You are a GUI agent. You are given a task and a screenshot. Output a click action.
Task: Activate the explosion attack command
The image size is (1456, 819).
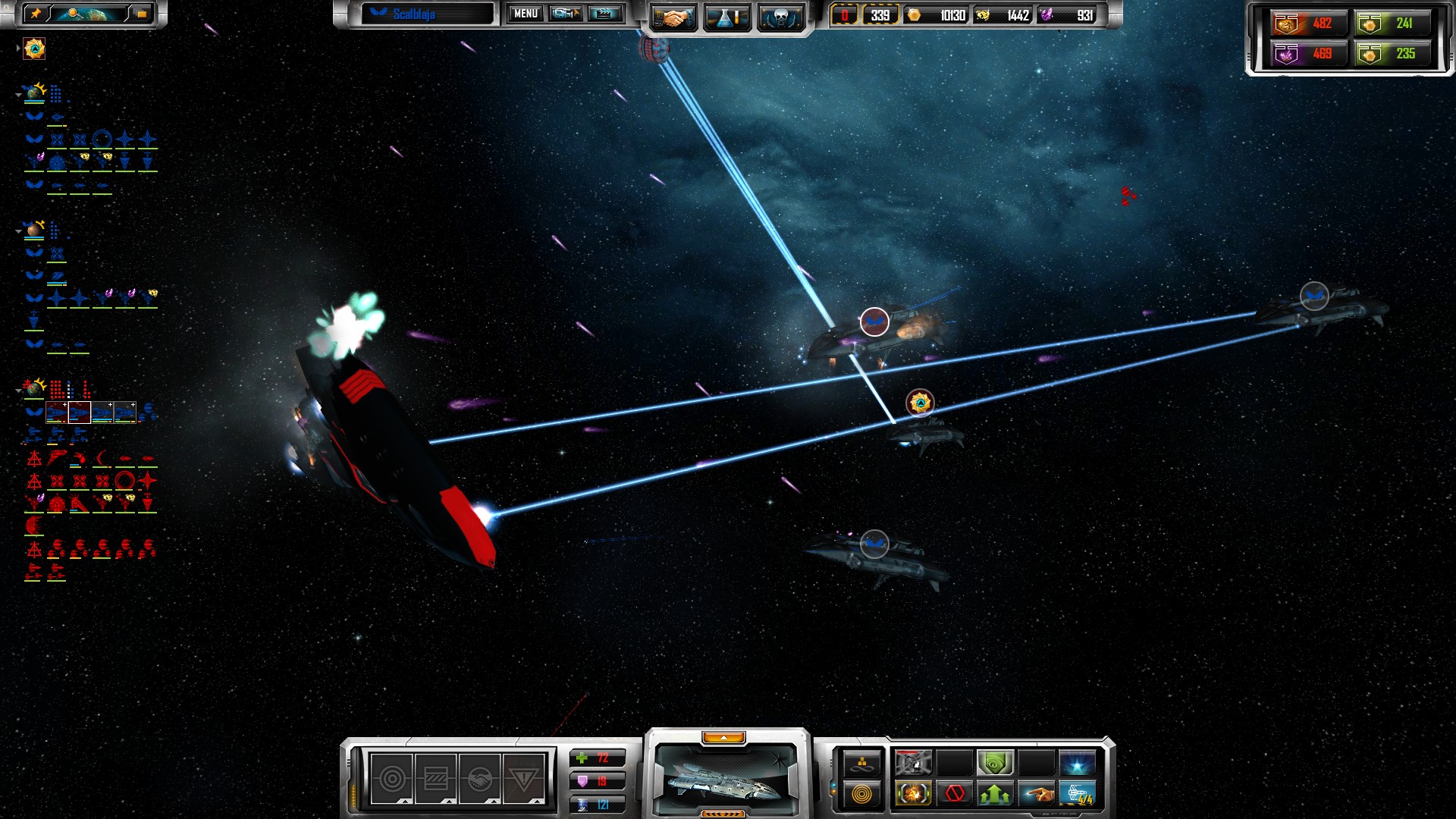coord(913,794)
